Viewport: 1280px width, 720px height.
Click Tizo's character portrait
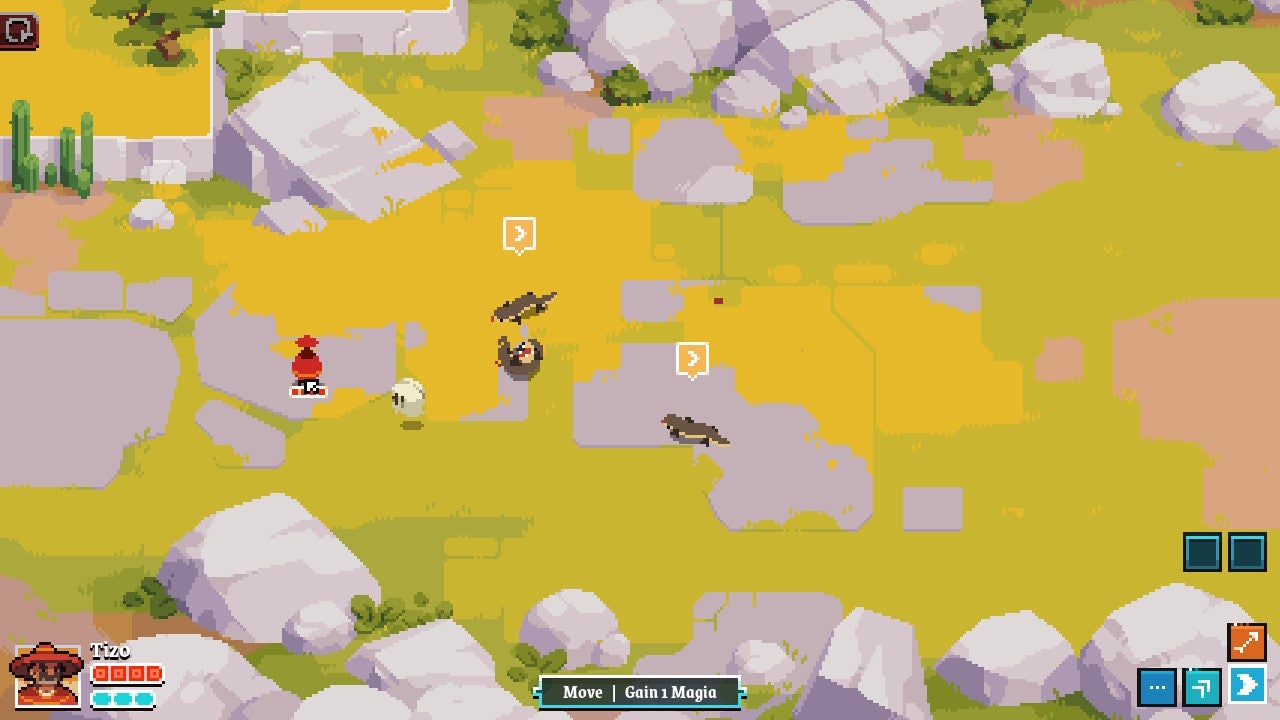[x=46, y=675]
